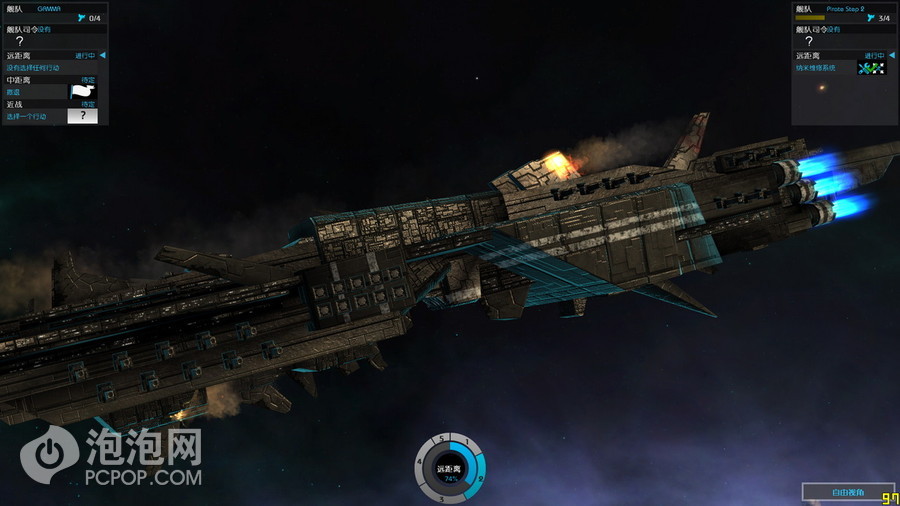Select the 远距离 long range row for GAMMA
900x506 pixels.
[54, 56]
